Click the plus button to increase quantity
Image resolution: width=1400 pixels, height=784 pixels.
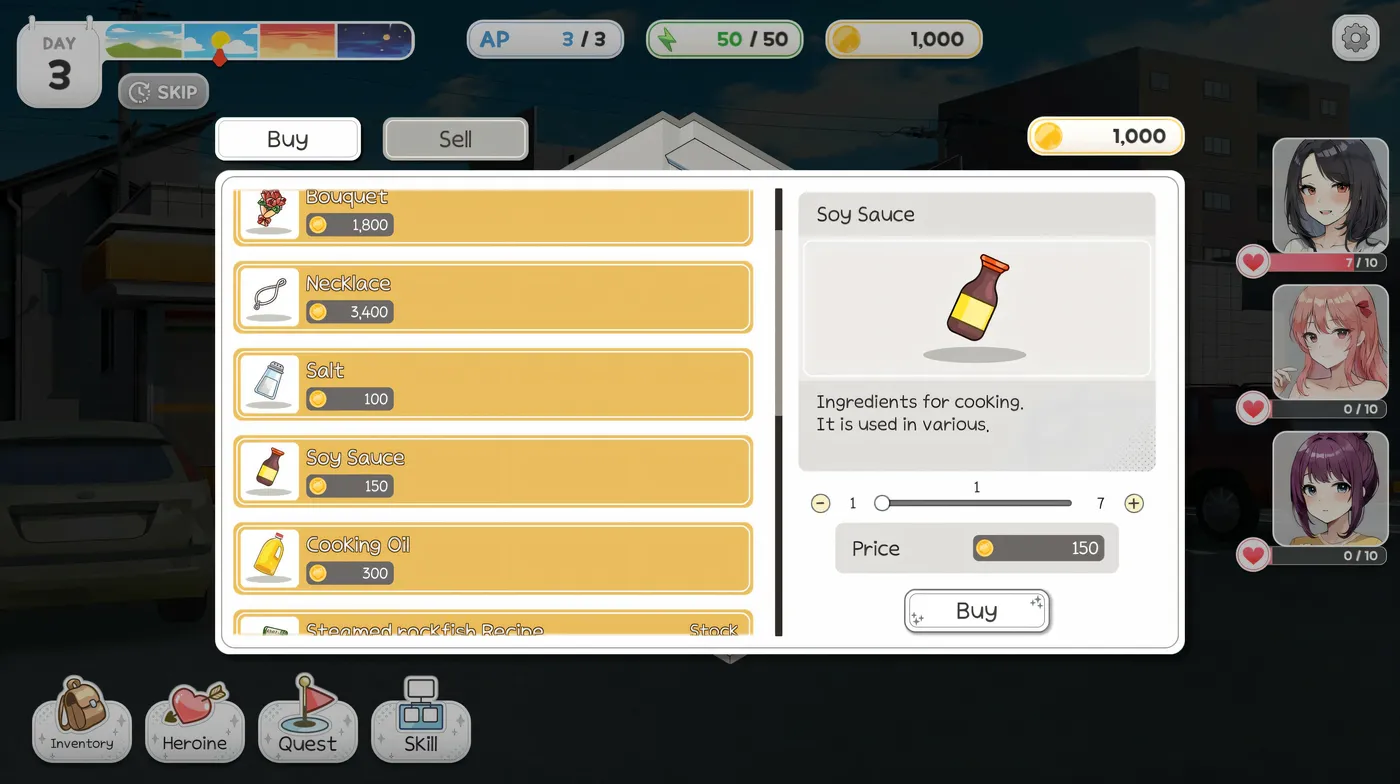1134,503
